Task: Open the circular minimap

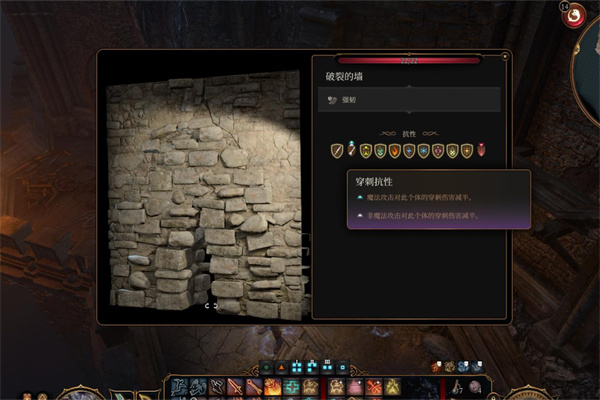Action: (x=588, y=80)
